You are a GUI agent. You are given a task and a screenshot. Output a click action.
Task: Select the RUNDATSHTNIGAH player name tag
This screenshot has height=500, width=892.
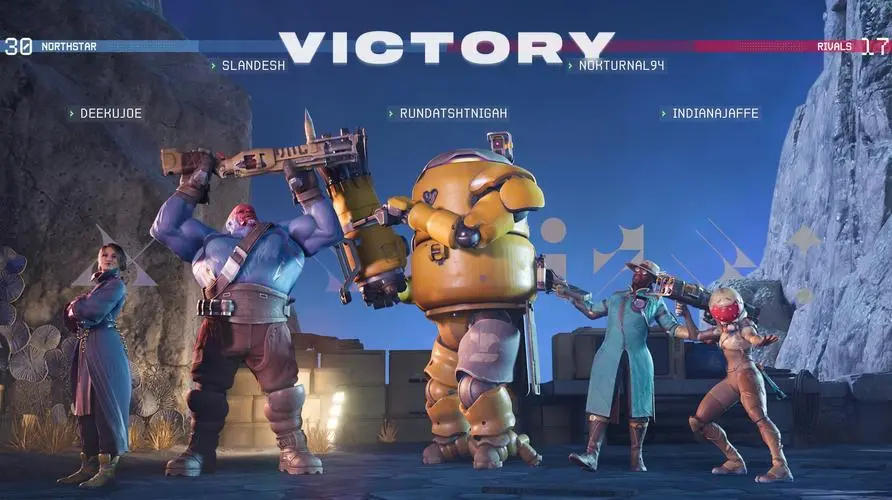pyautogui.click(x=448, y=114)
